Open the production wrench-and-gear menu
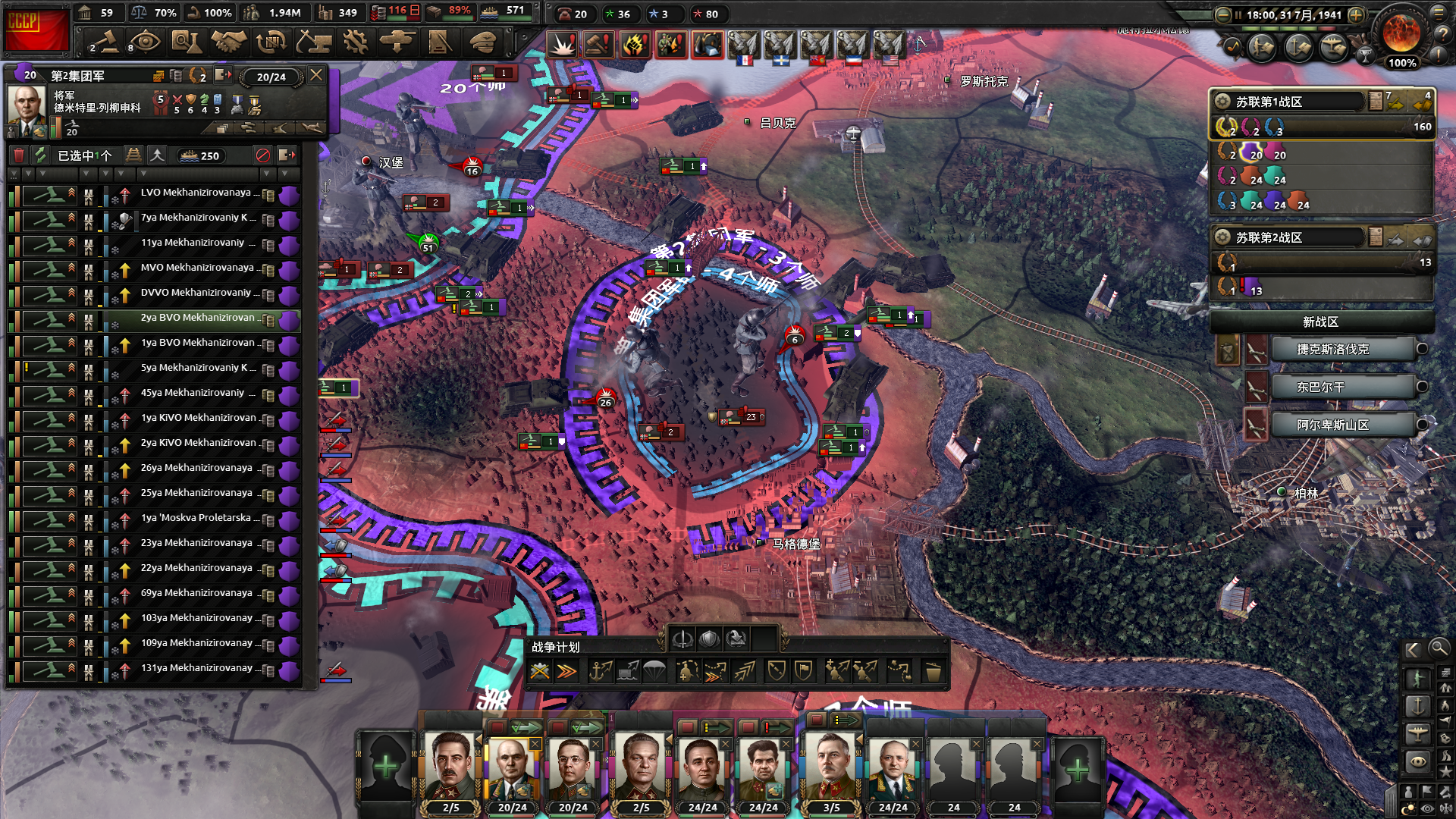 pos(355,42)
